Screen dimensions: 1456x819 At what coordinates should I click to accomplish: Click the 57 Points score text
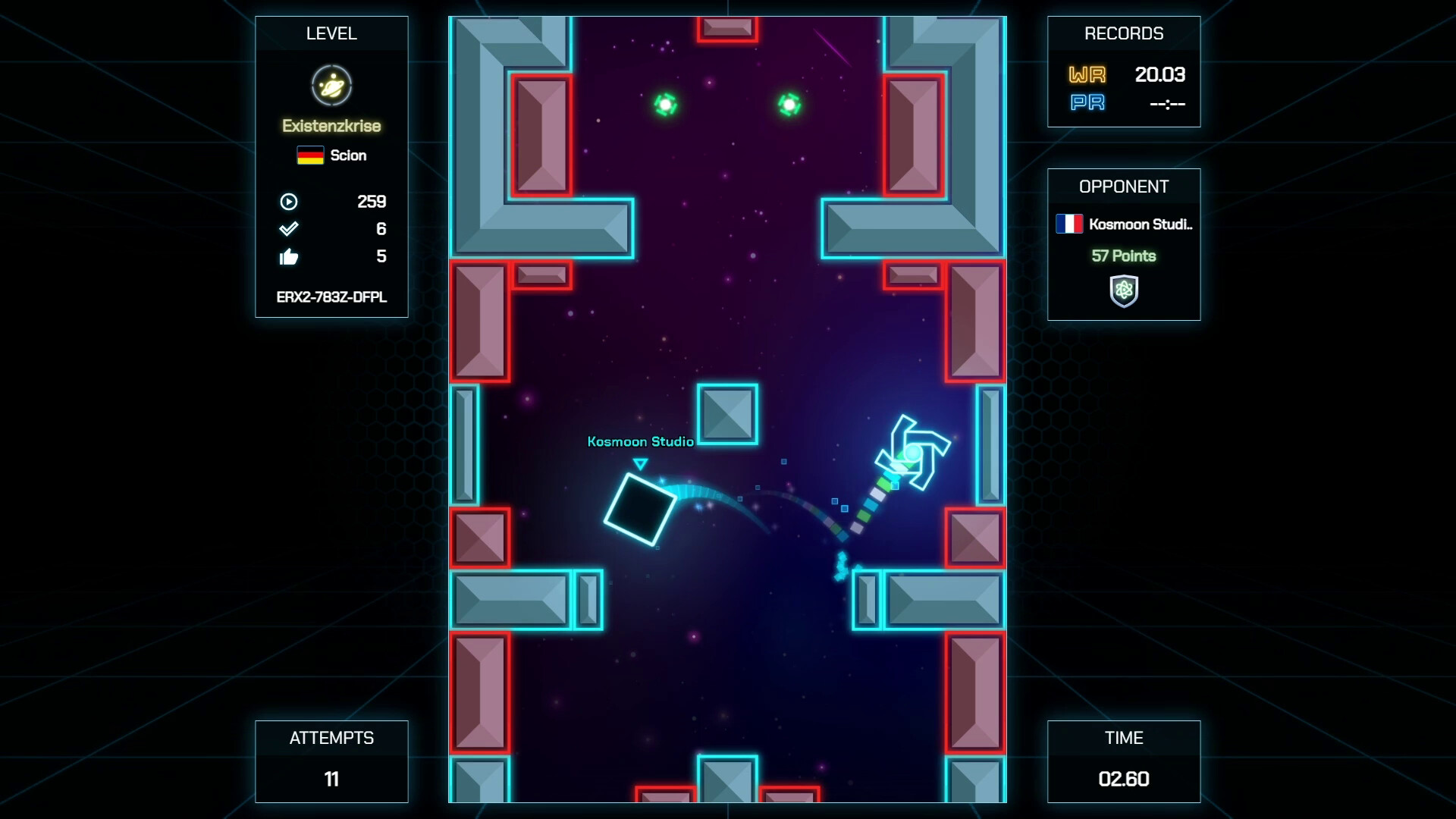click(1124, 257)
